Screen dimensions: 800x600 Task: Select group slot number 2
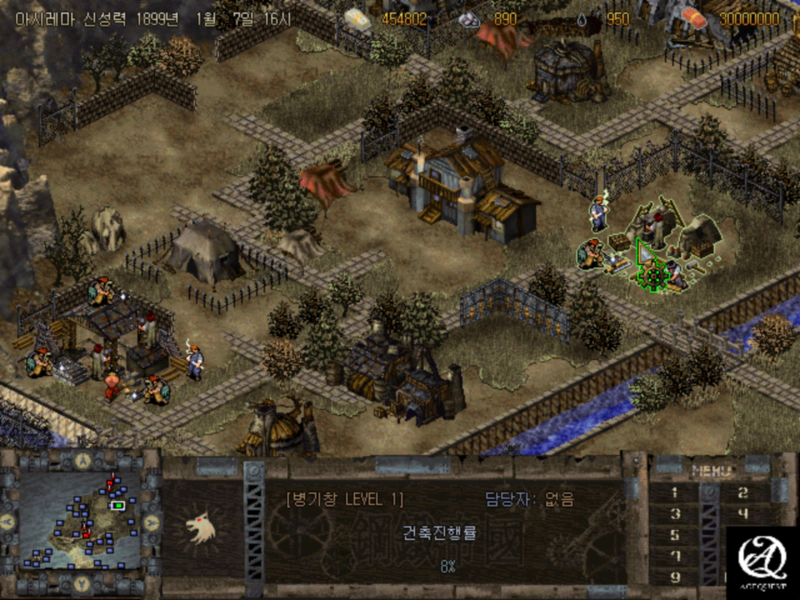tap(742, 492)
